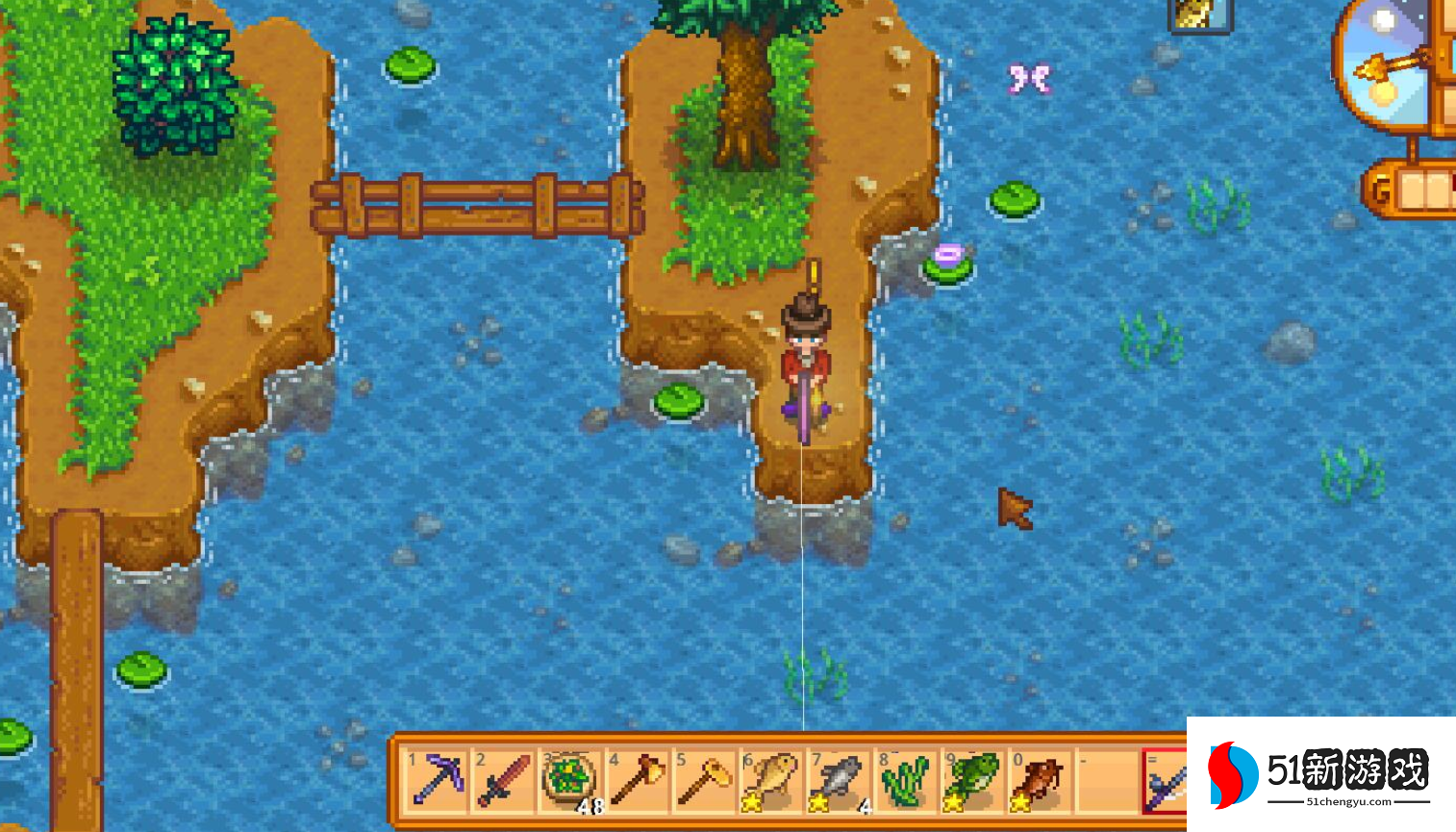Click the 51 game site watermark logo
The height and width of the screenshot is (832, 1456).
click(1319, 773)
